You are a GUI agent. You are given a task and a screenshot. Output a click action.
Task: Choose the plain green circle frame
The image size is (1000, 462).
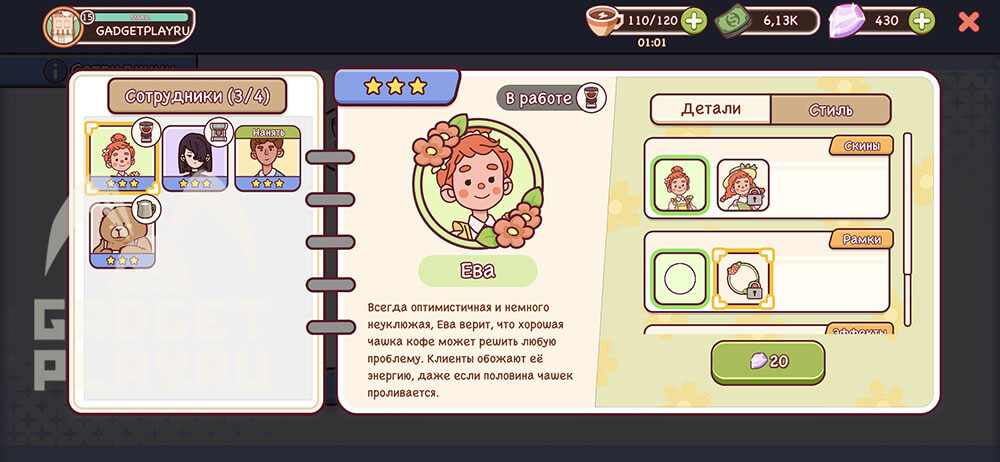680,279
